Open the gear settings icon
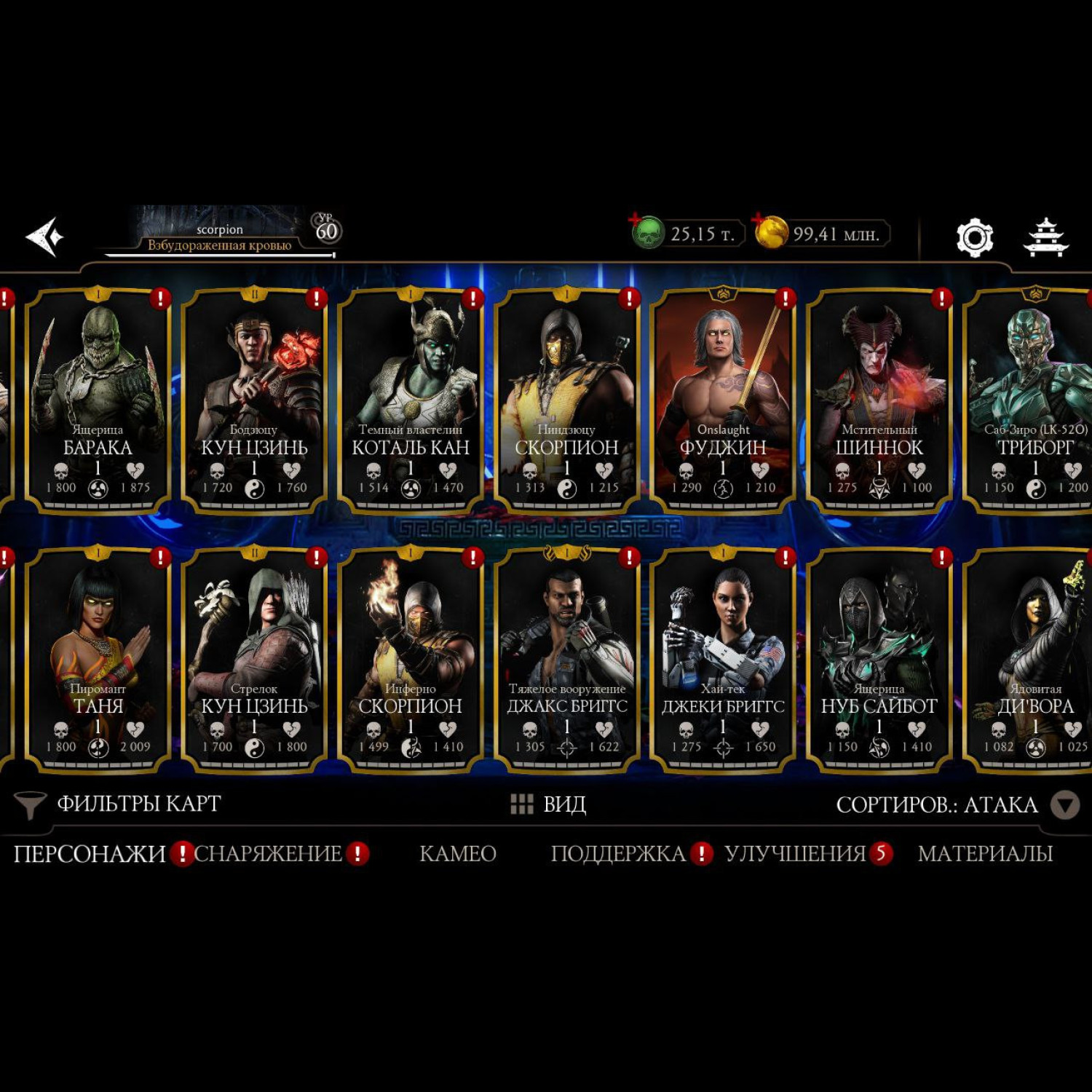Viewport: 1092px width, 1092px height. click(974, 237)
